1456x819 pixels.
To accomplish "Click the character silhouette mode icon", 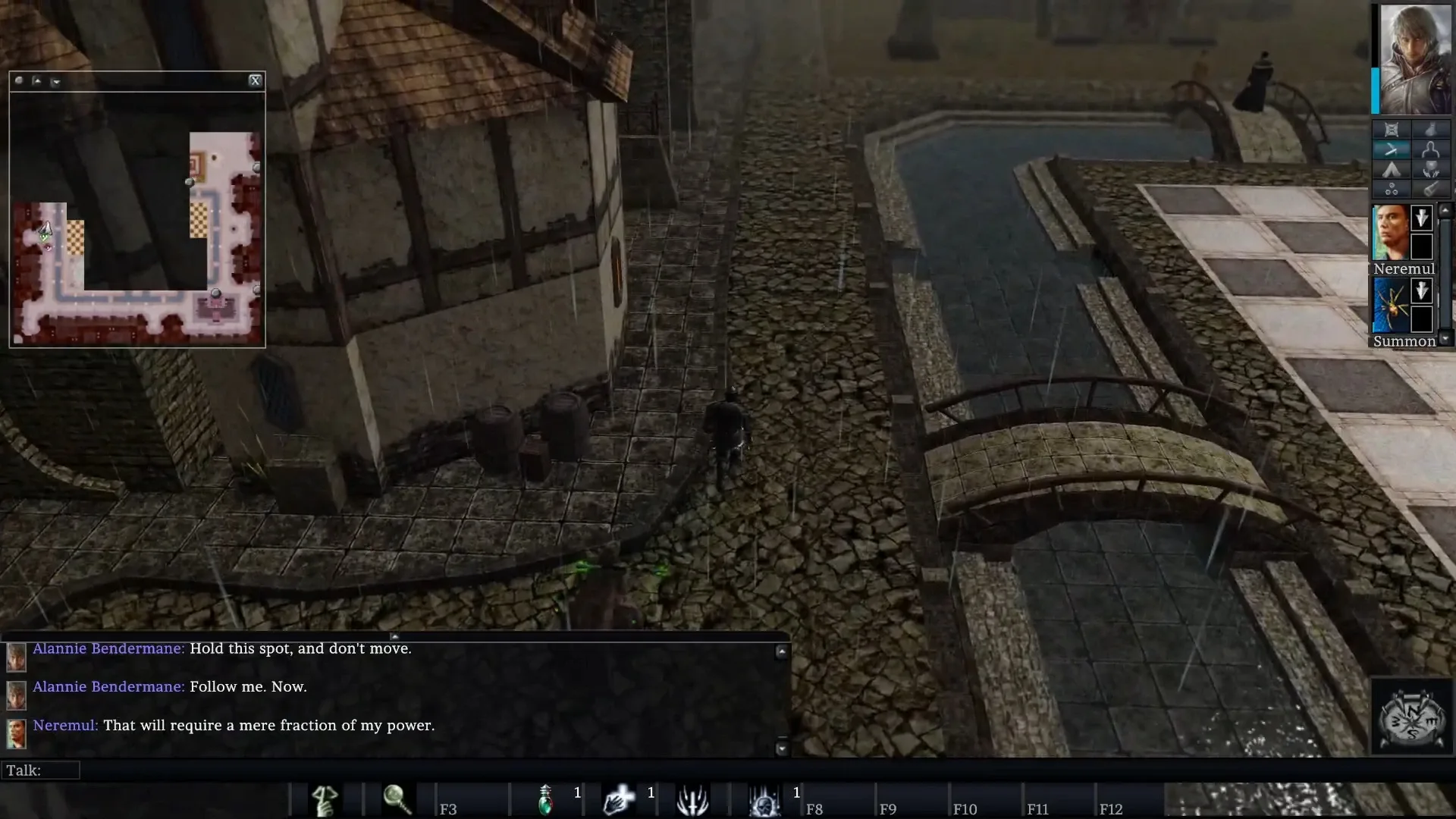I will tap(1432, 149).
